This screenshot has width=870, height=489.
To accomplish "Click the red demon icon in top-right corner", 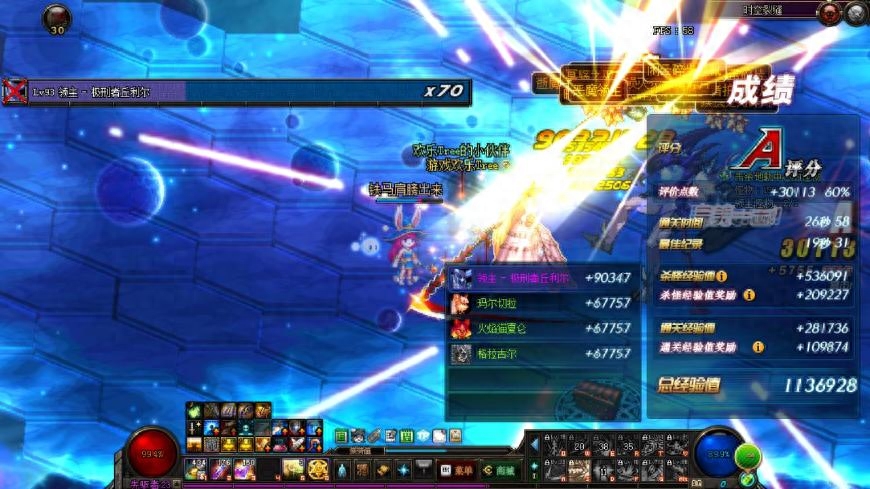I will (829, 13).
